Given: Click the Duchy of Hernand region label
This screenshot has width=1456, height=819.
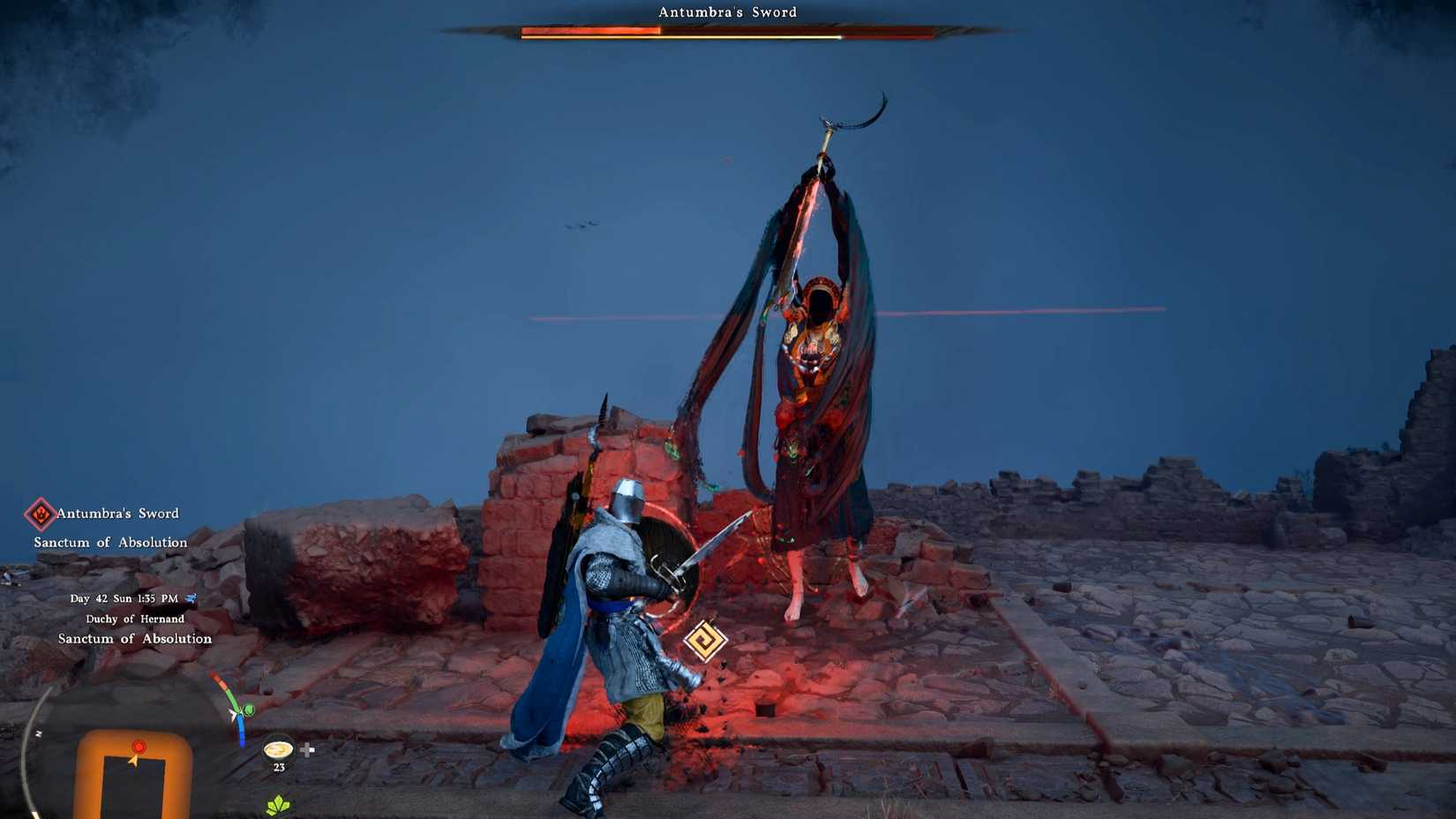Looking at the screenshot, I should coord(135,619).
